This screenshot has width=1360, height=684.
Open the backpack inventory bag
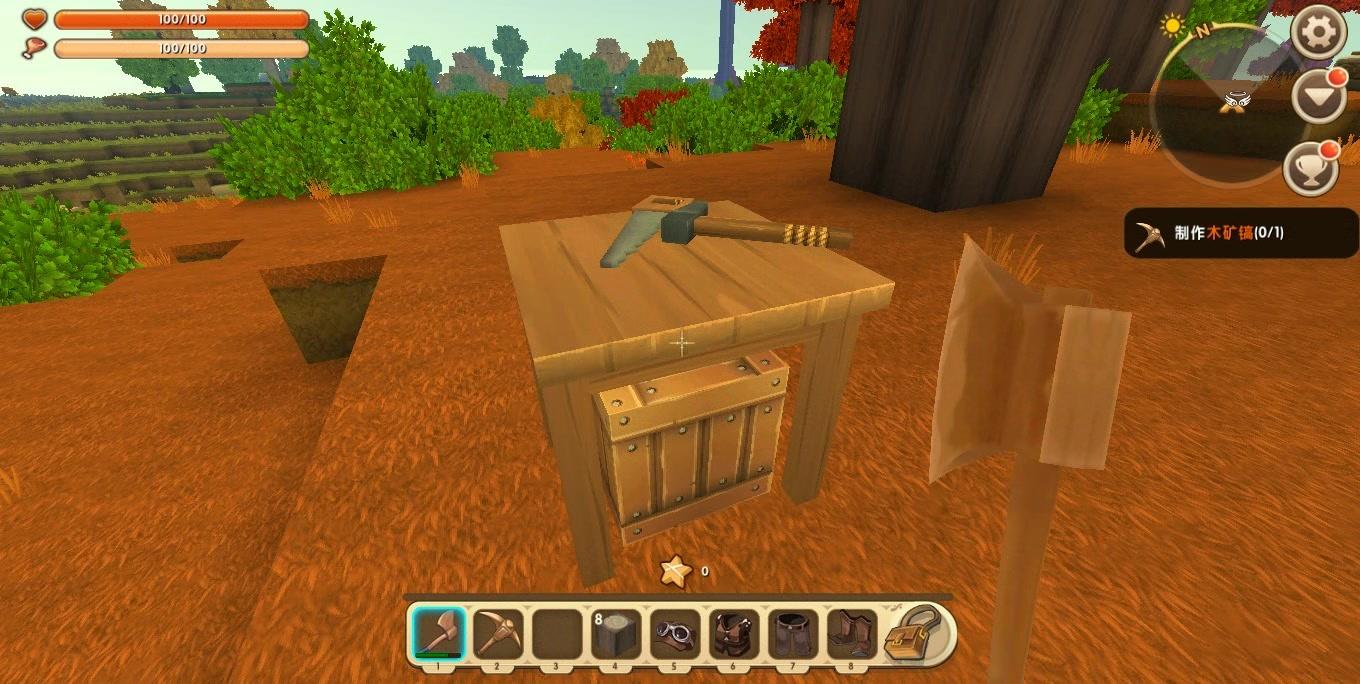click(x=914, y=634)
